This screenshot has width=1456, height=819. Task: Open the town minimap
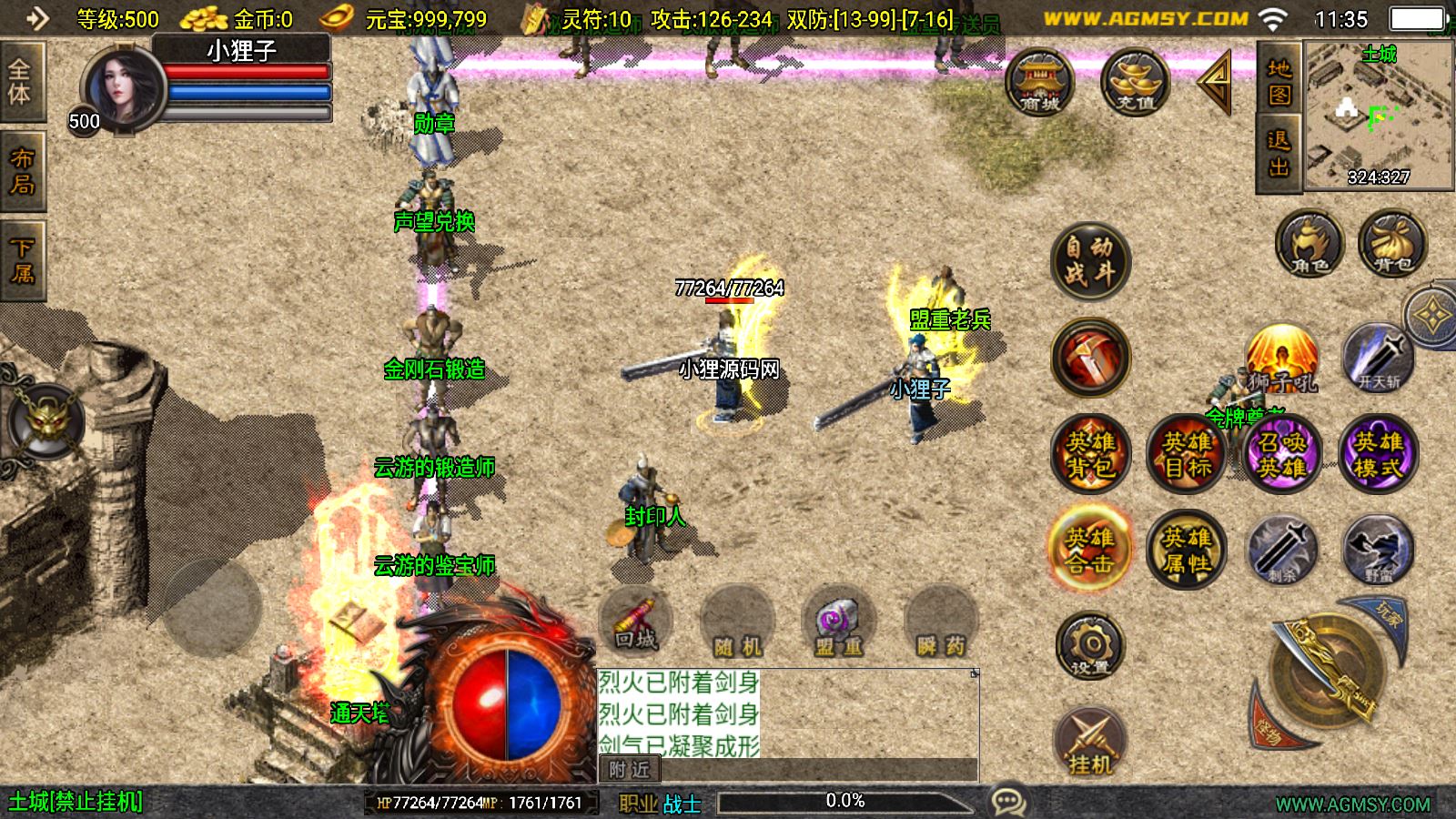1379,116
